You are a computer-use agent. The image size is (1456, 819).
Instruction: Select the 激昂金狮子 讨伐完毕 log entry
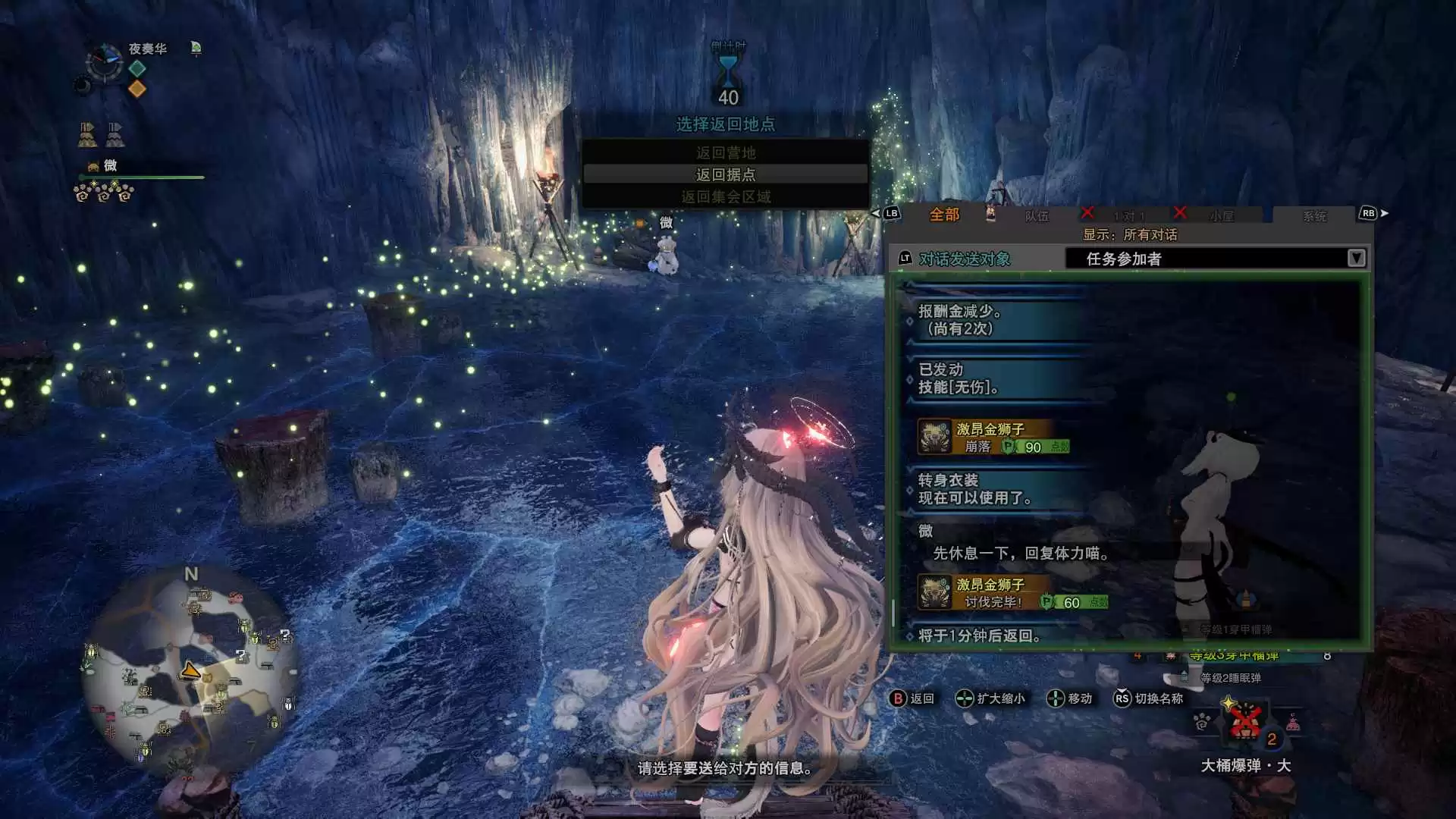coord(1012,593)
